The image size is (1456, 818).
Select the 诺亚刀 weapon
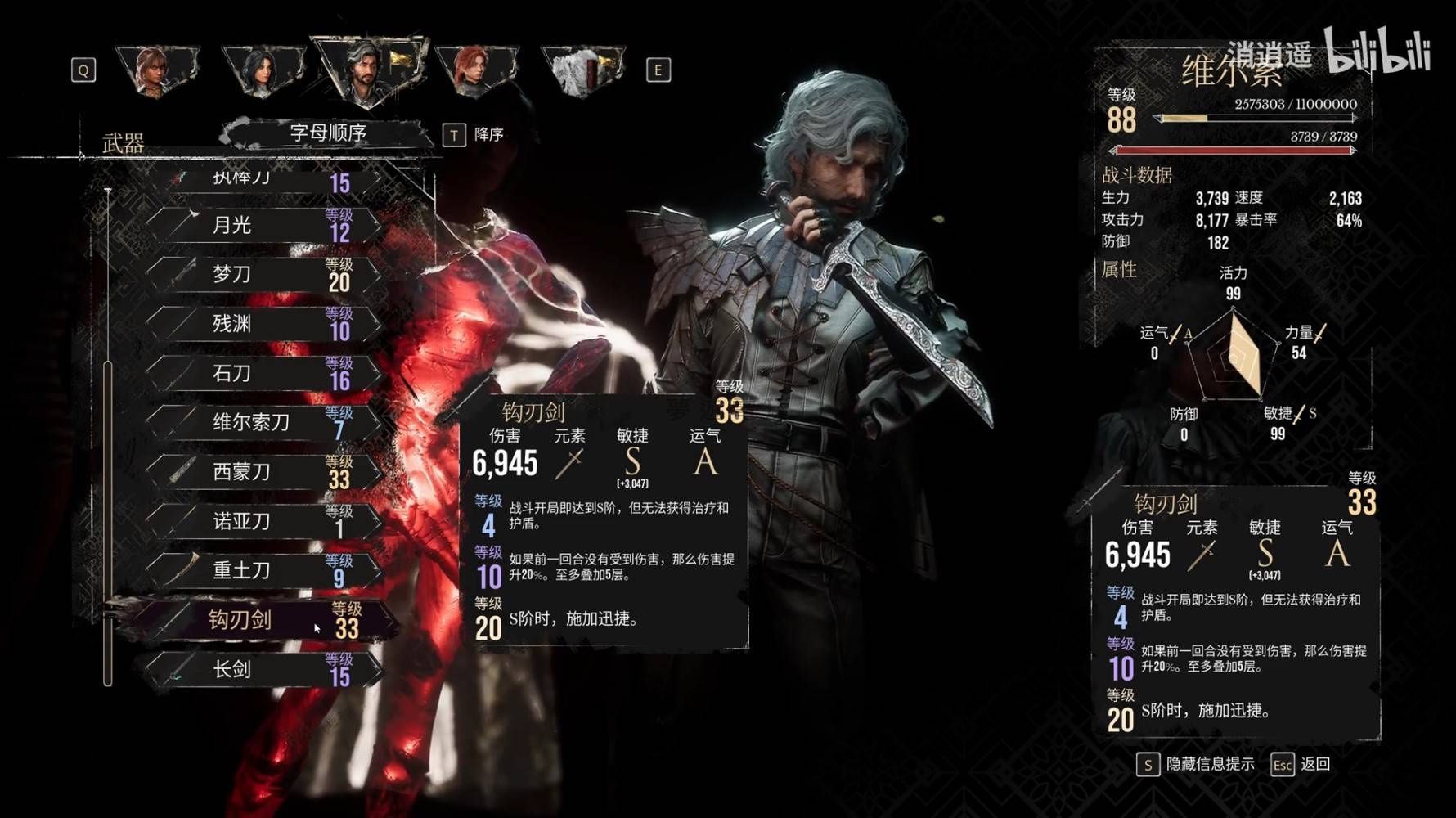point(262,522)
